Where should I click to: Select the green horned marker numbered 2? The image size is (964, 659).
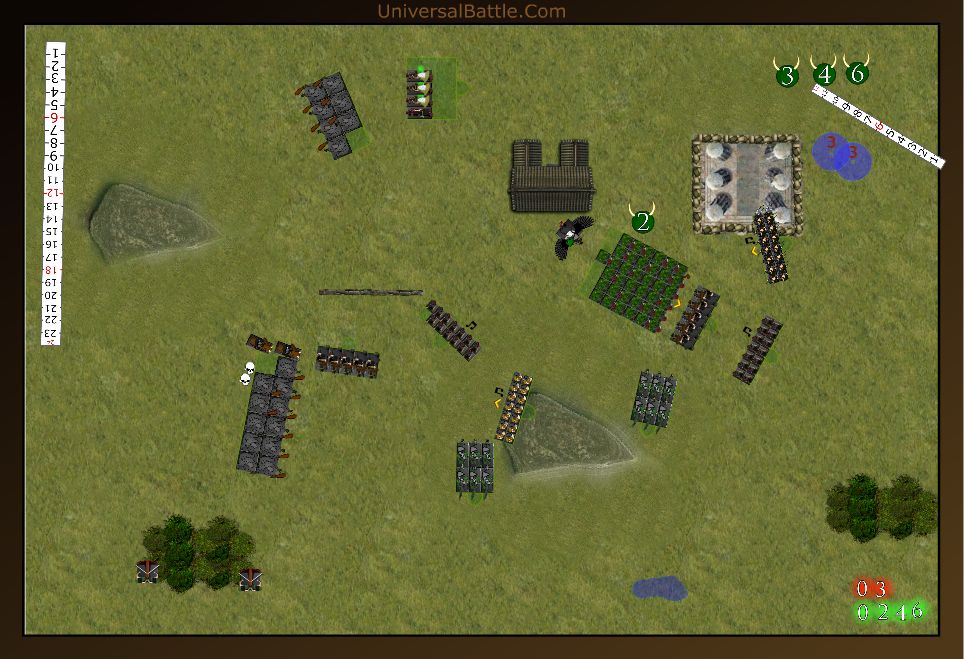[x=643, y=221]
